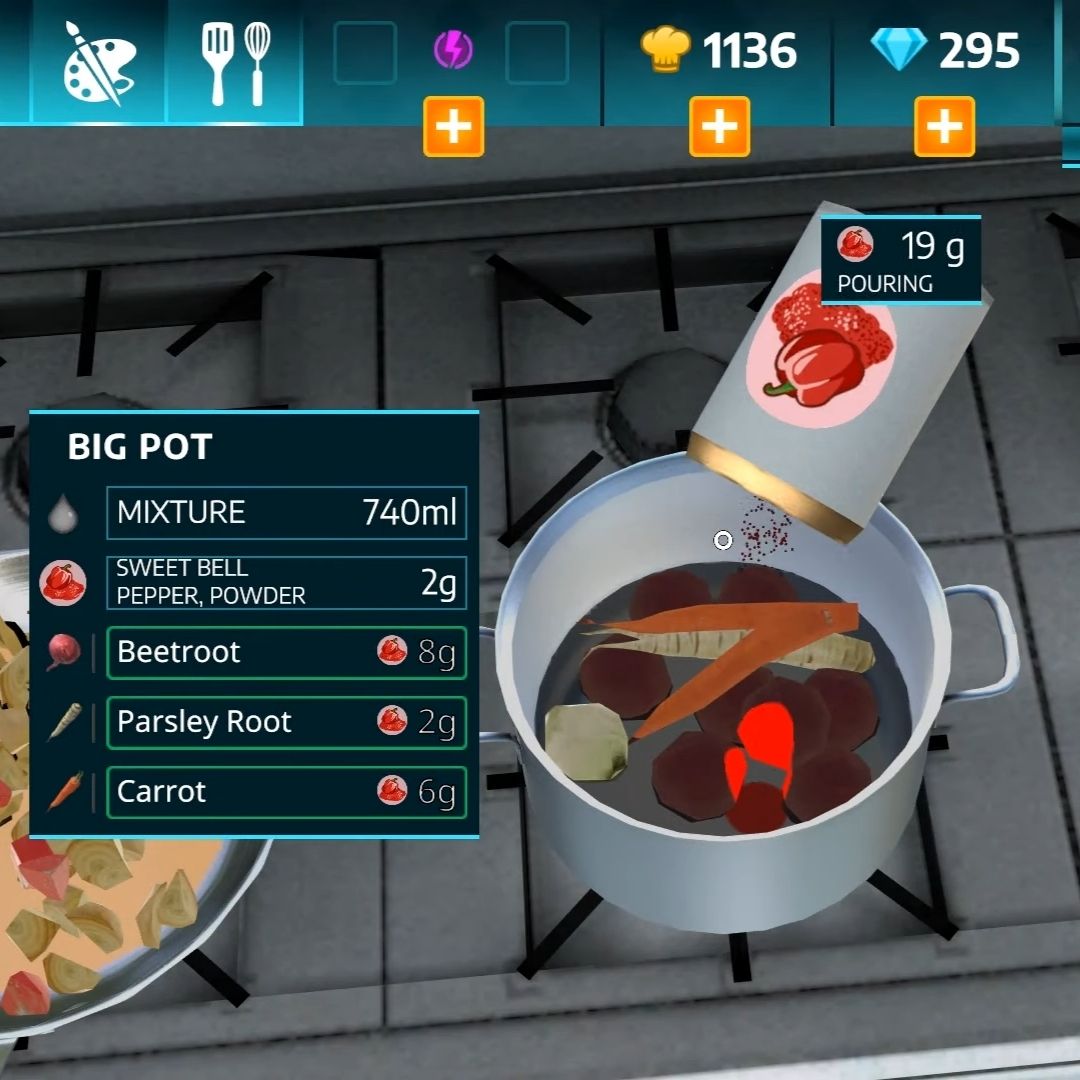Purchase more blue diamonds

(x=944, y=127)
